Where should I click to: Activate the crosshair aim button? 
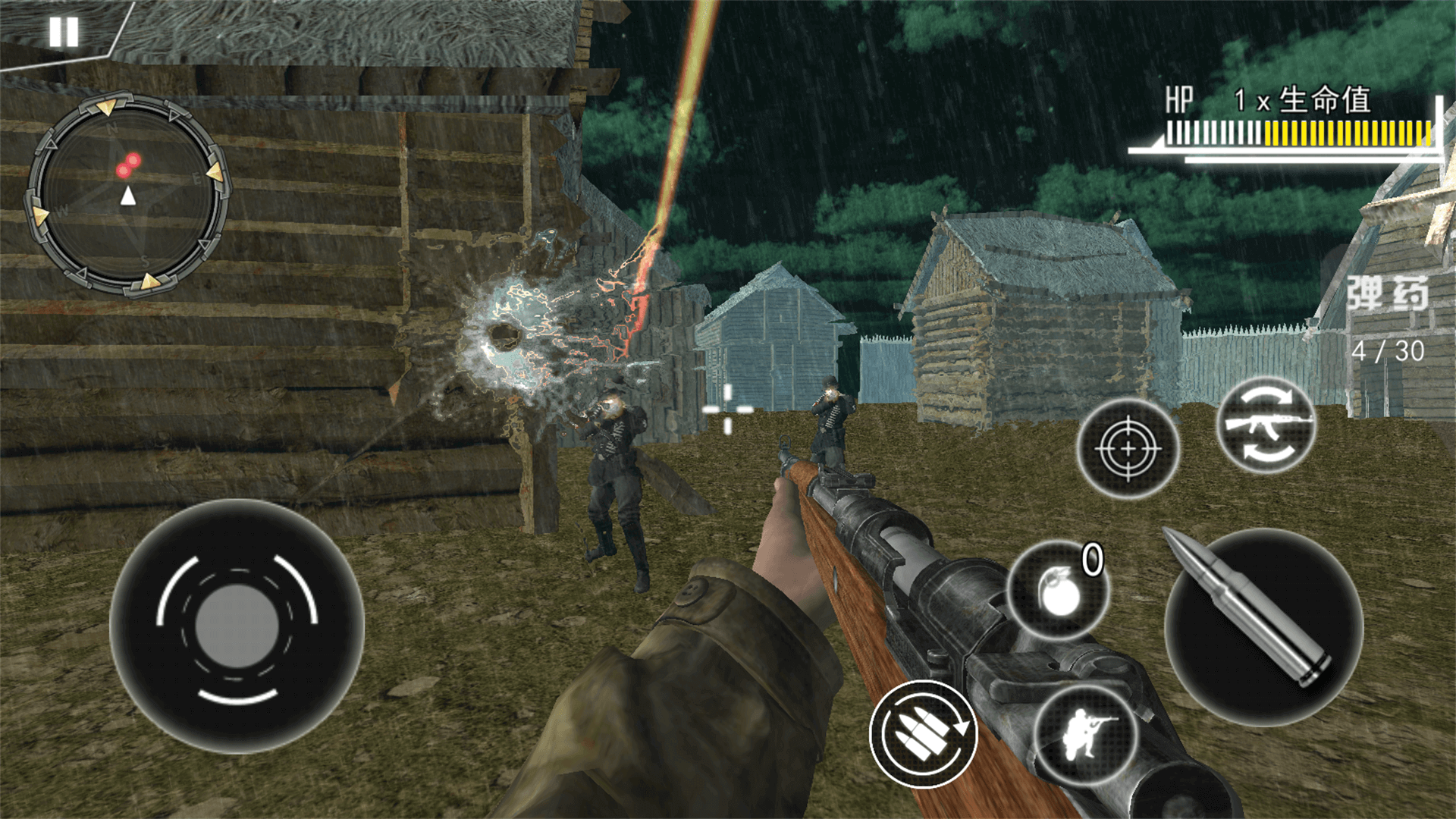pos(1128,448)
